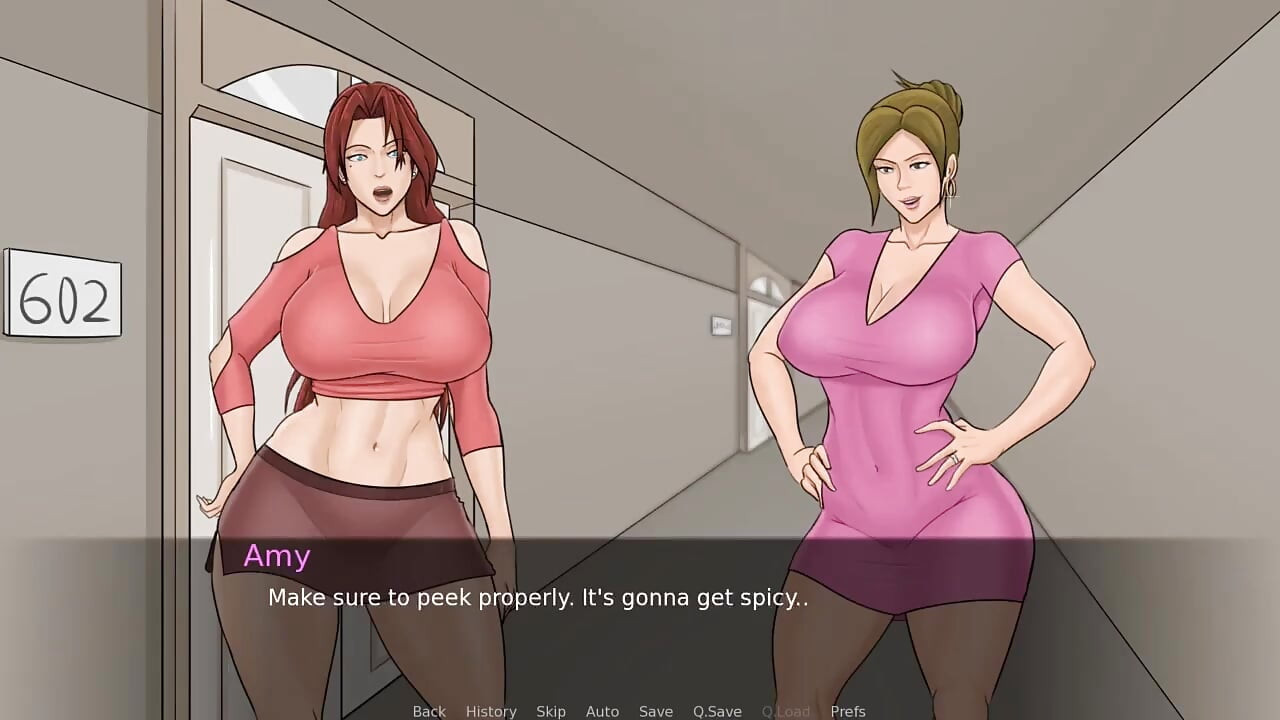Select Skip from the quick menu
The width and height of the screenshot is (1280, 720).
551,711
